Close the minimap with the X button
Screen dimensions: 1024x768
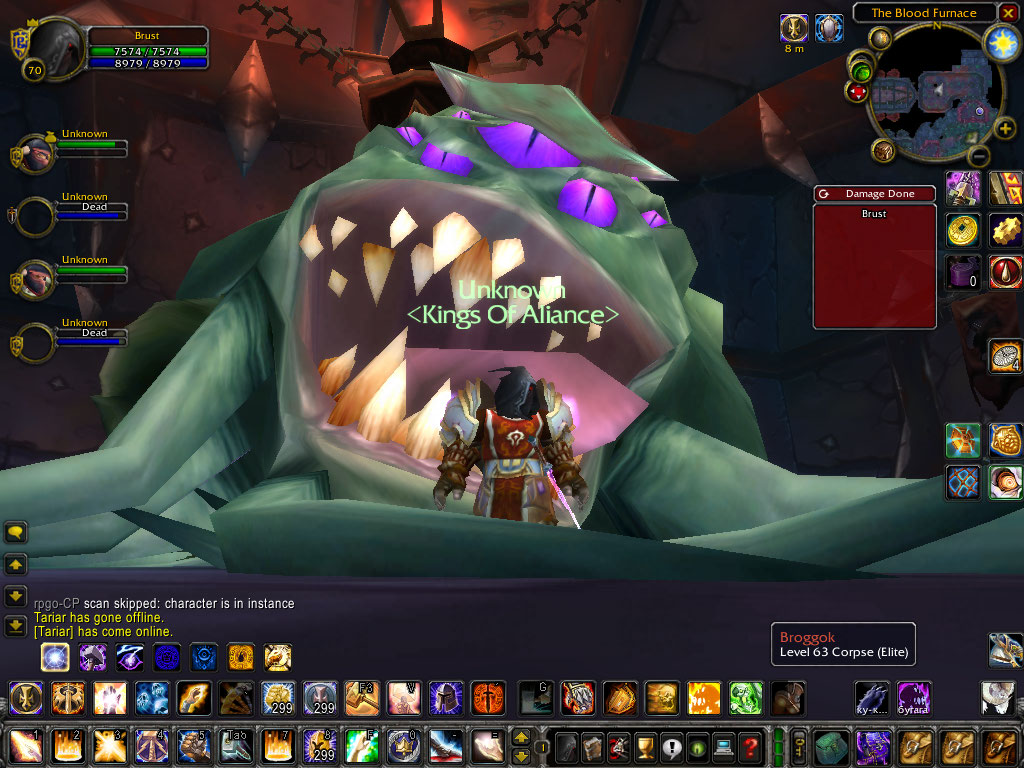(x=1008, y=13)
